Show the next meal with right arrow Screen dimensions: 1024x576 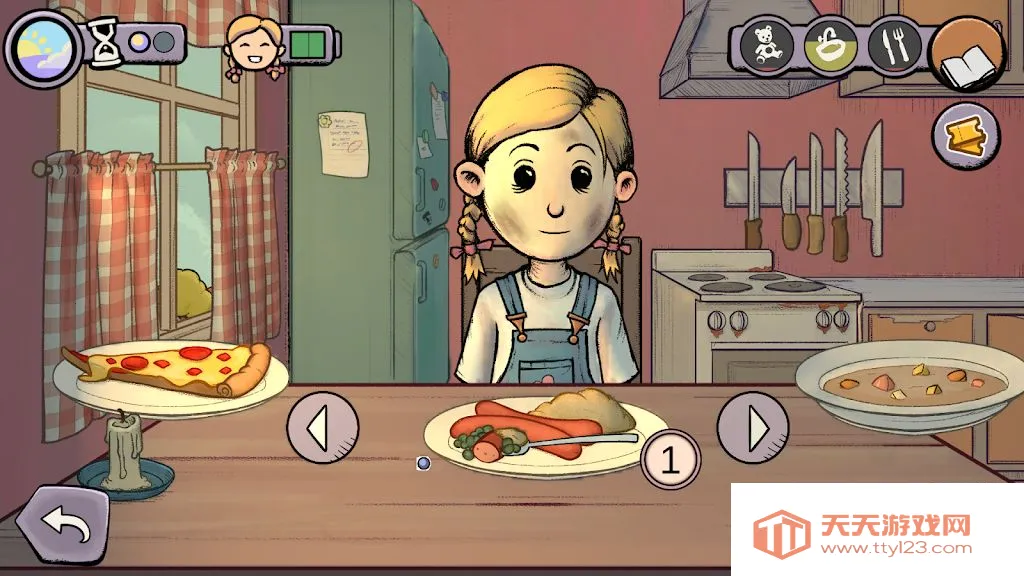coord(753,427)
